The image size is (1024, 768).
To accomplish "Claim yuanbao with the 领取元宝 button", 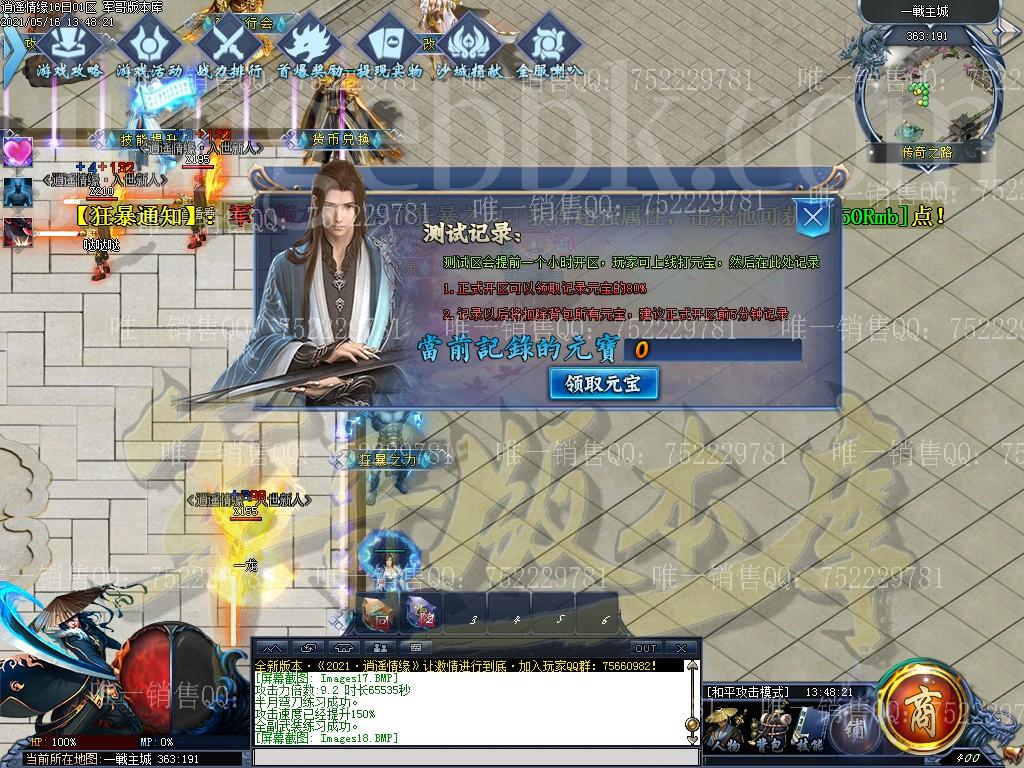I will (x=604, y=383).
